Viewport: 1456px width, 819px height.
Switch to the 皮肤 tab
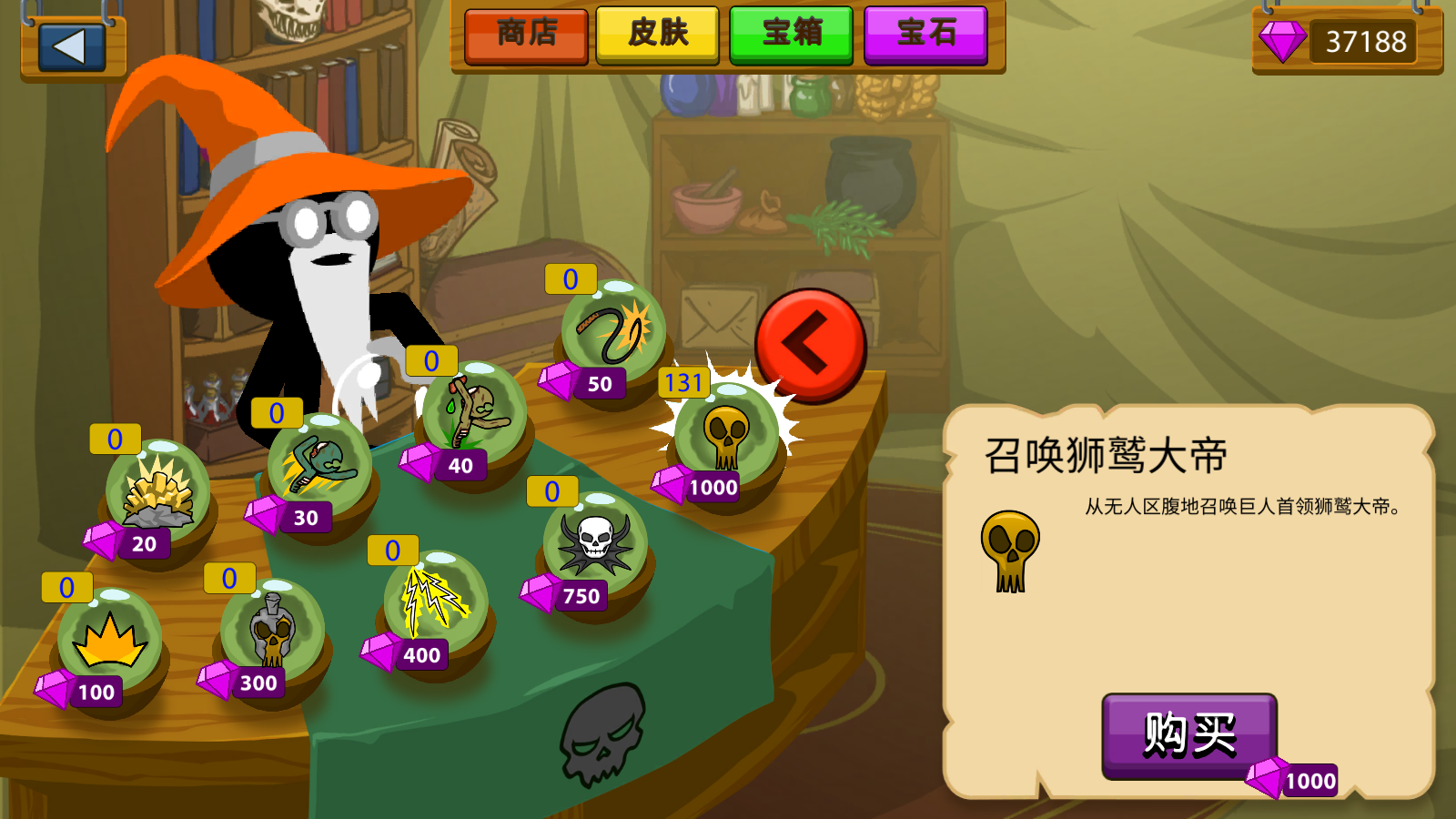tap(657, 36)
